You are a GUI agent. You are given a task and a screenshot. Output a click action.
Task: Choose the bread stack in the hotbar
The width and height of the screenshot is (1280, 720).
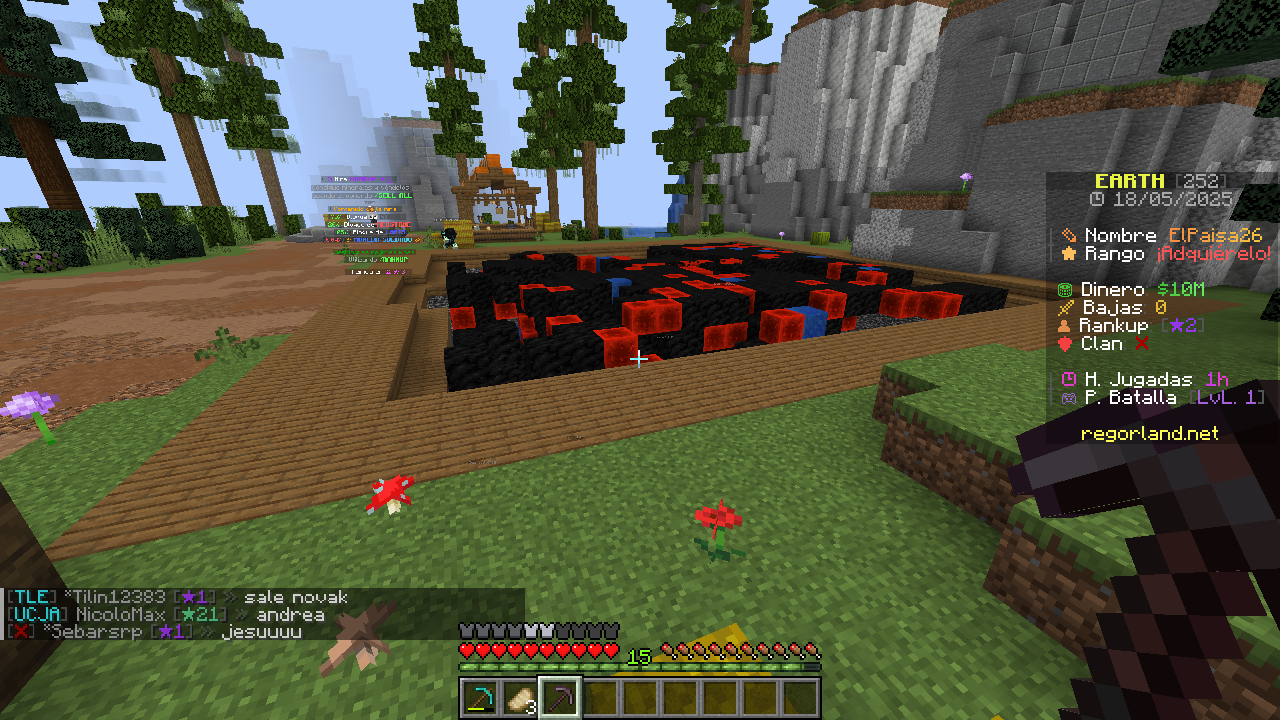coord(520,697)
